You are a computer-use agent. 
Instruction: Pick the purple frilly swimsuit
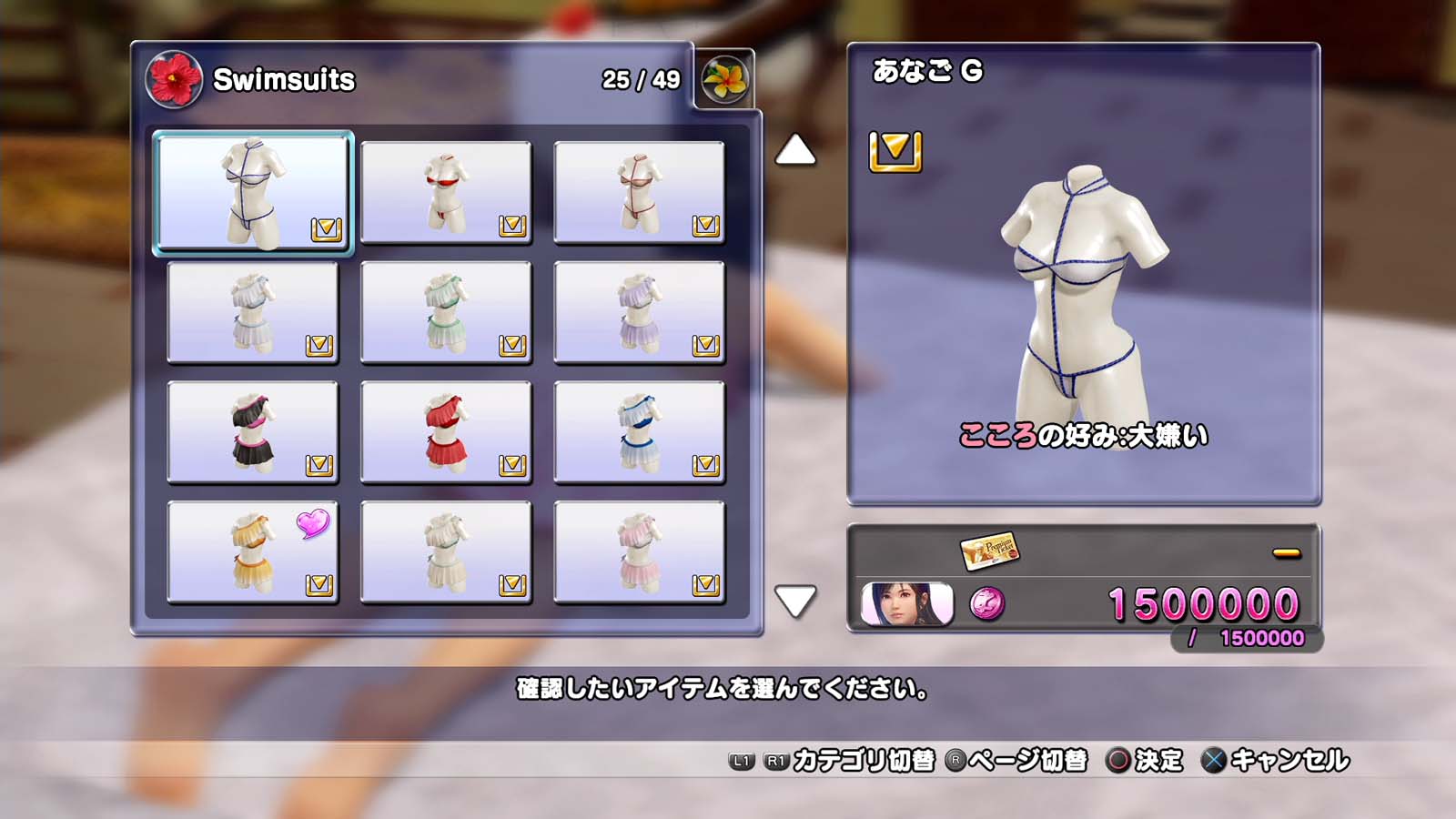pos(639,312)
